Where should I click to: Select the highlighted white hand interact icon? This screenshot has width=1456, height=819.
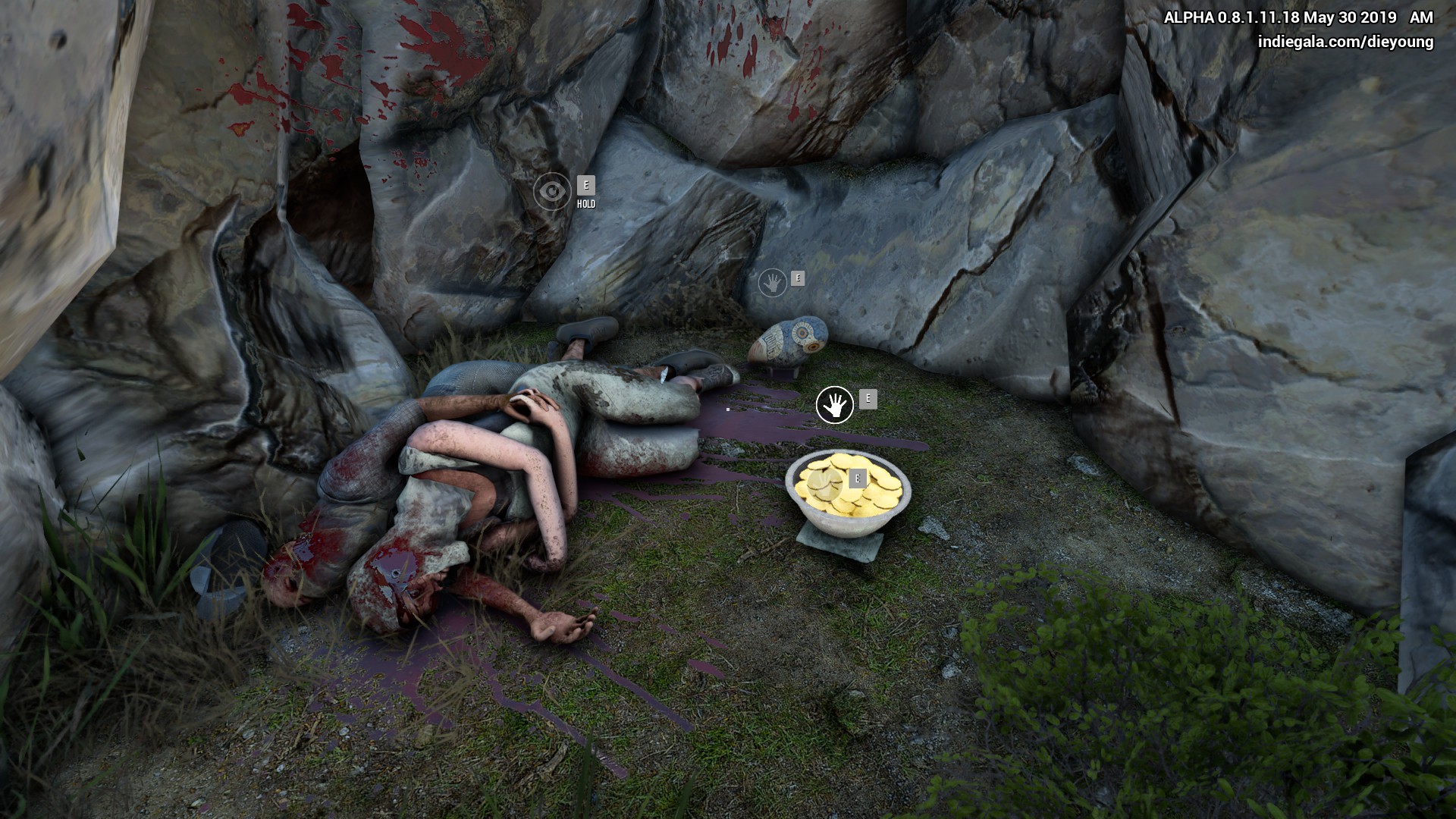pos(834,405)
